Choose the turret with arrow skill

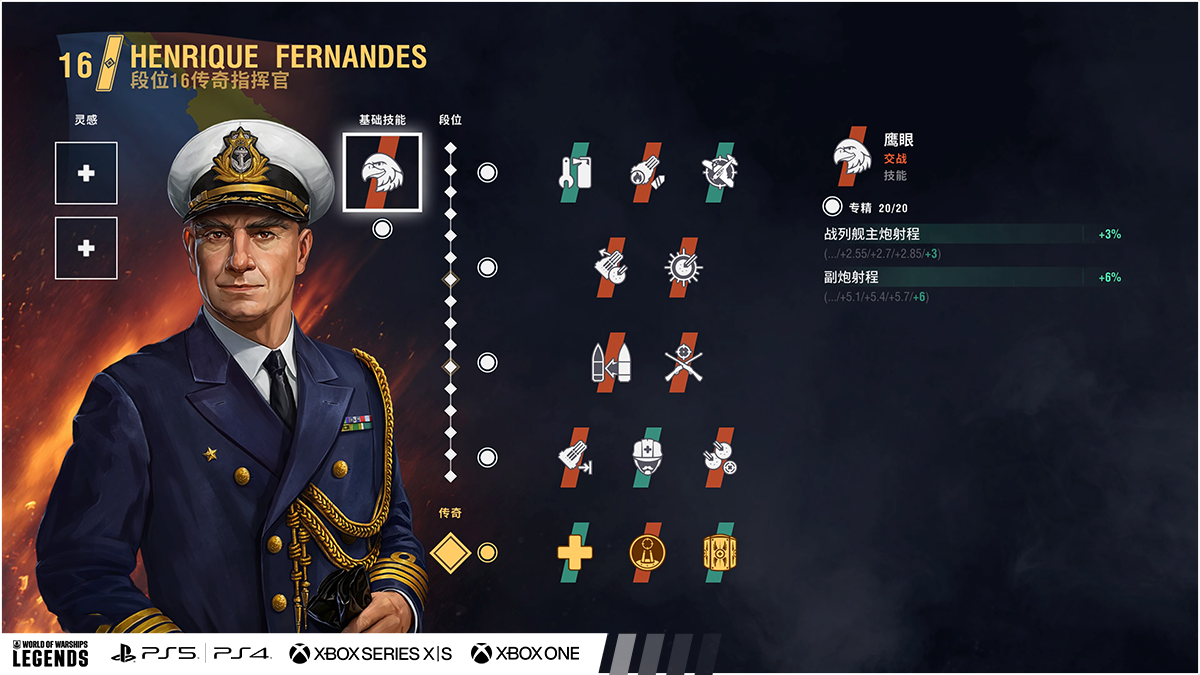610,268
